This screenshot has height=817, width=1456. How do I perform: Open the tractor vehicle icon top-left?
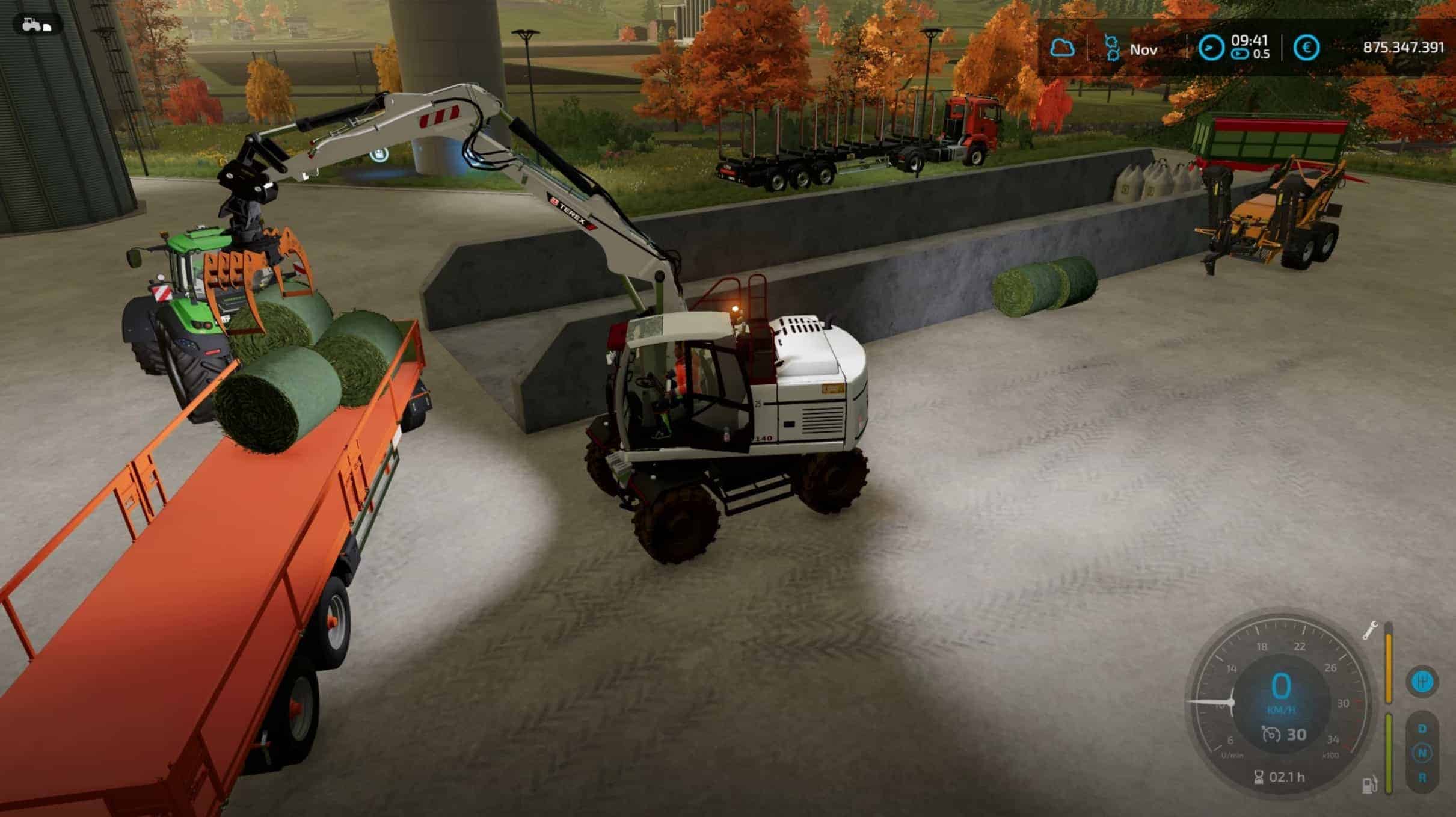pos(35,25)
